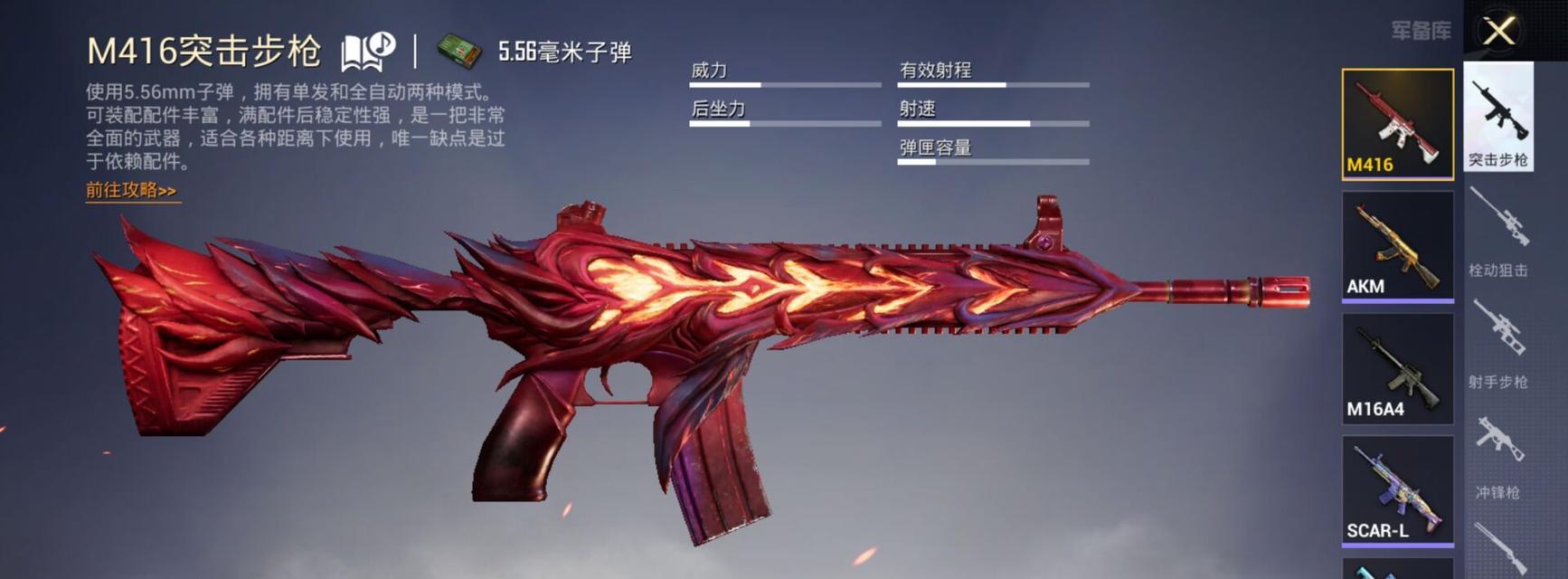The height and width of the screenshot is (579, 1568).
Task: Switch to the 突击步枪 category tab
Action: click(x=1498, y=118)
